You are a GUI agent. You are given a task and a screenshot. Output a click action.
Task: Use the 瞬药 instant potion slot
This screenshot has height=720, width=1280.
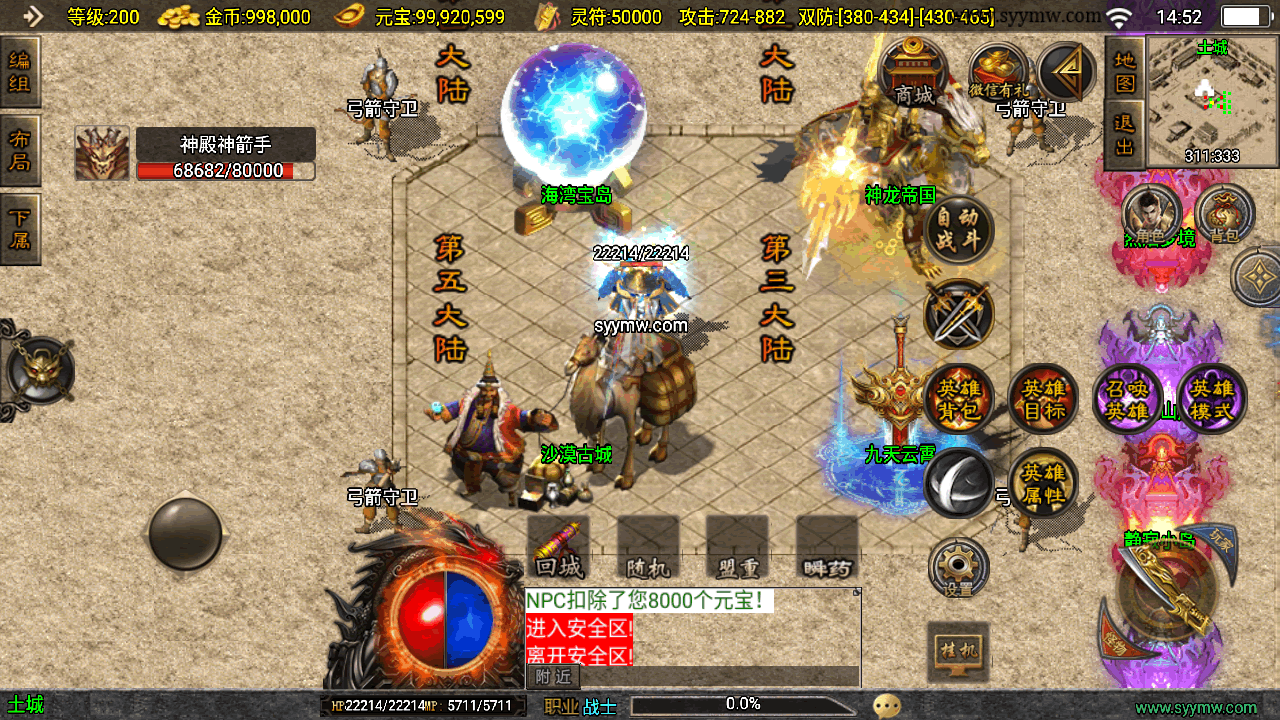point(827,547)
